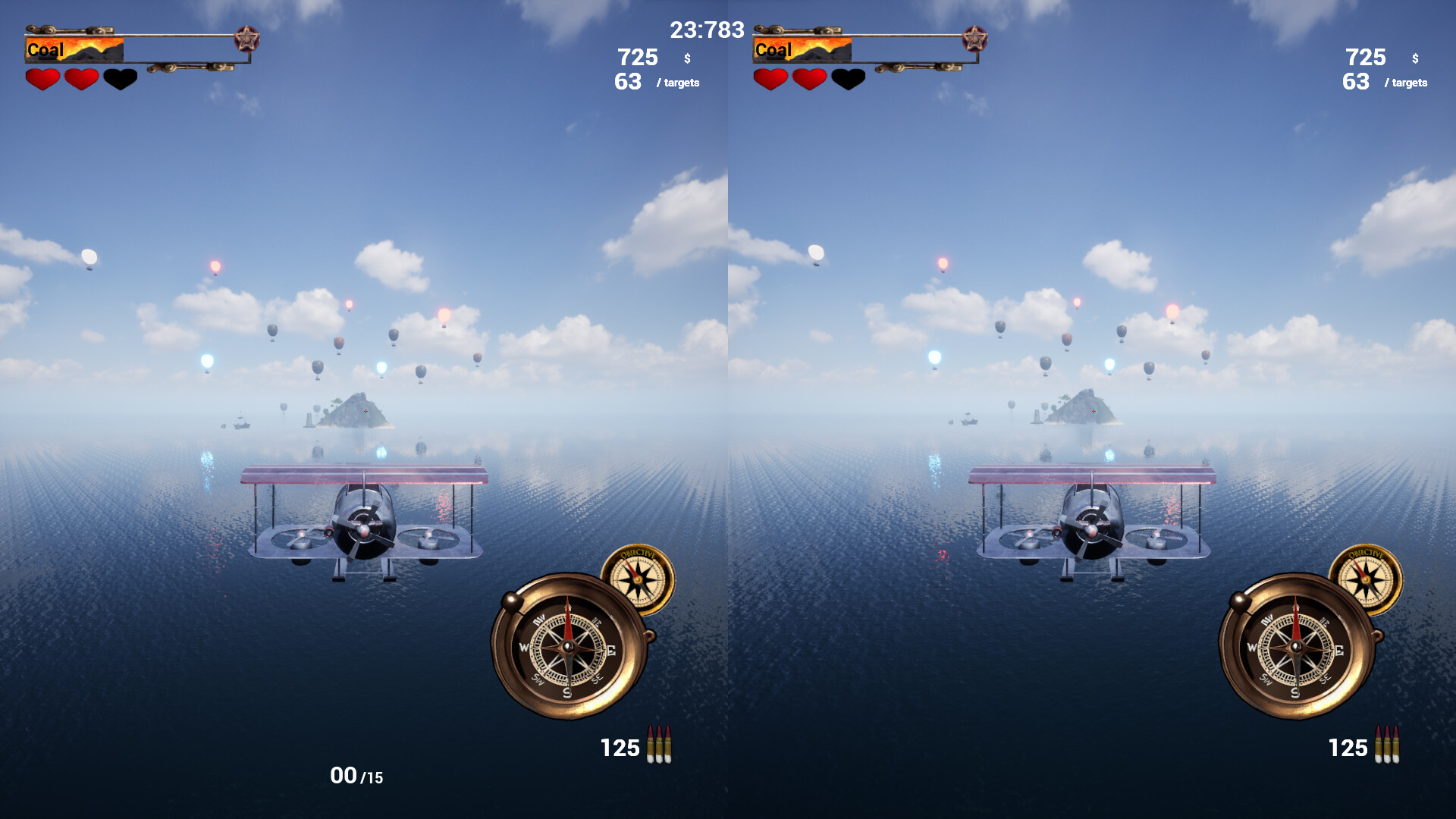Click the 125 ammo count text

tap(620, 748)
